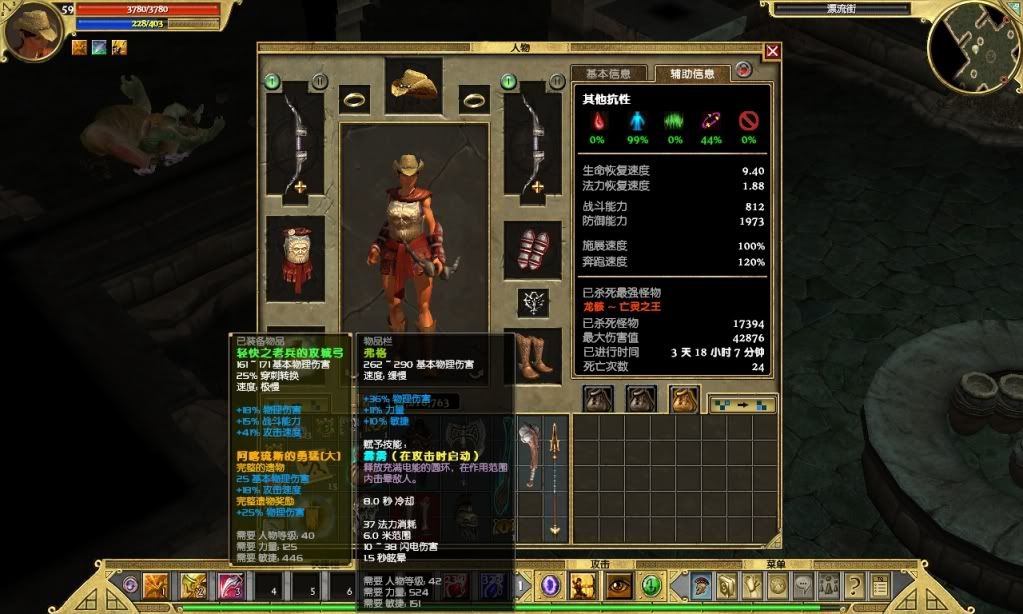The height and width of the screenshot is (614, 1023).
Task: Click the inventory auto-sort arrow button
Action: pyautogui.click(x=741, y=405)
